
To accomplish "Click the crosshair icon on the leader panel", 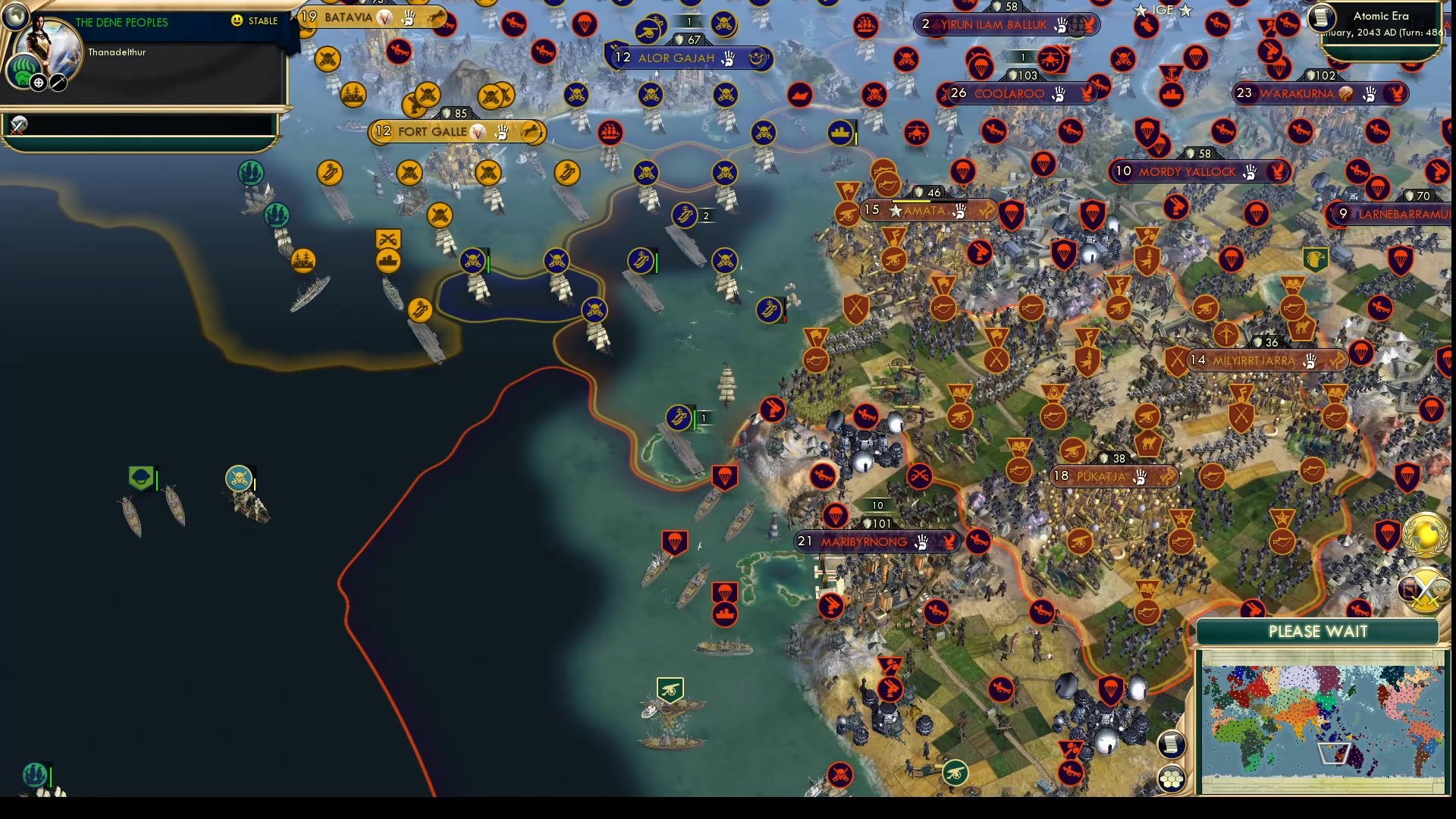I will pyautogui.click(x=36, y=83).
